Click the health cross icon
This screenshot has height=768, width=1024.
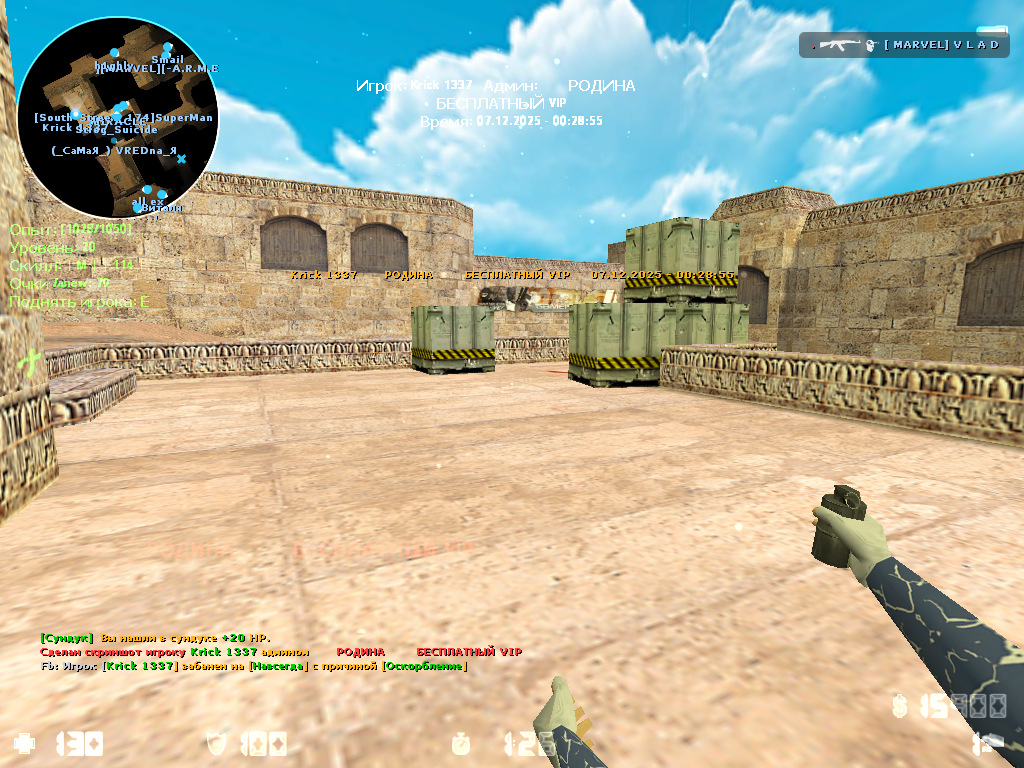24,743
